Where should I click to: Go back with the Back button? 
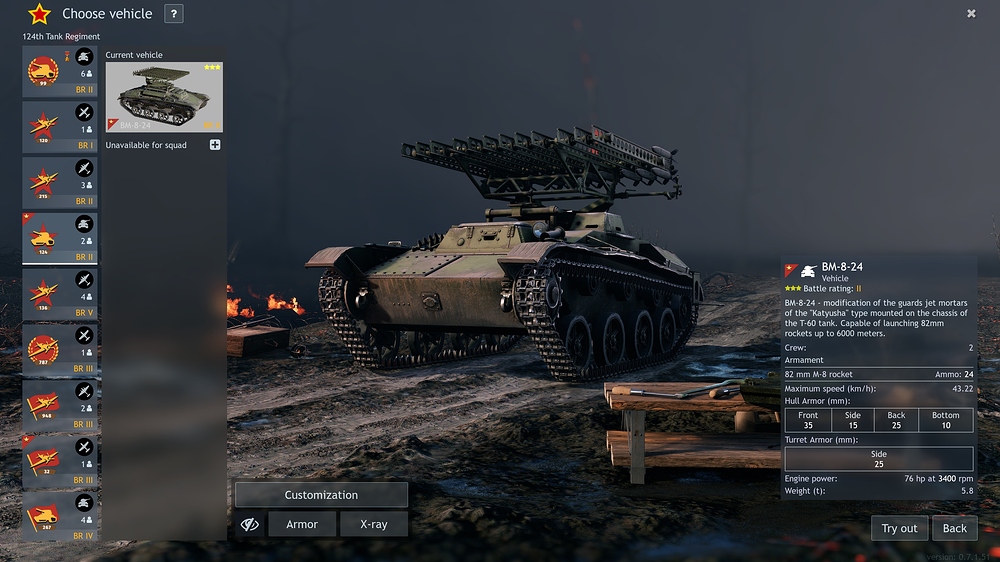tap(955, 528)
